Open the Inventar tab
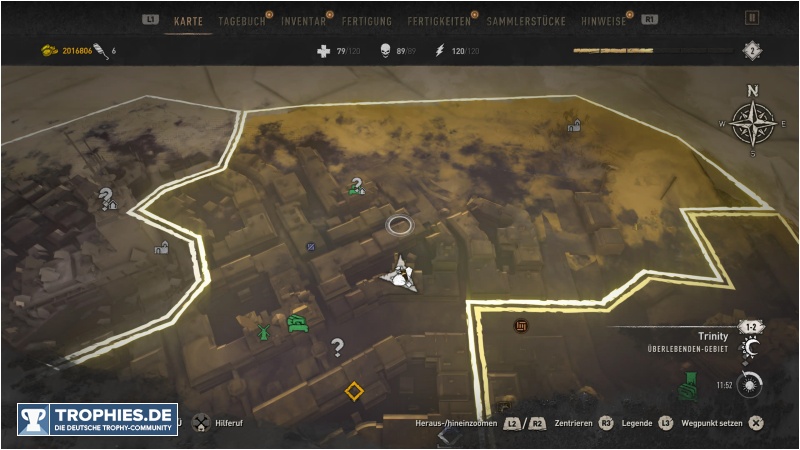This screenshot has height=450, width=800. (303, 21)
